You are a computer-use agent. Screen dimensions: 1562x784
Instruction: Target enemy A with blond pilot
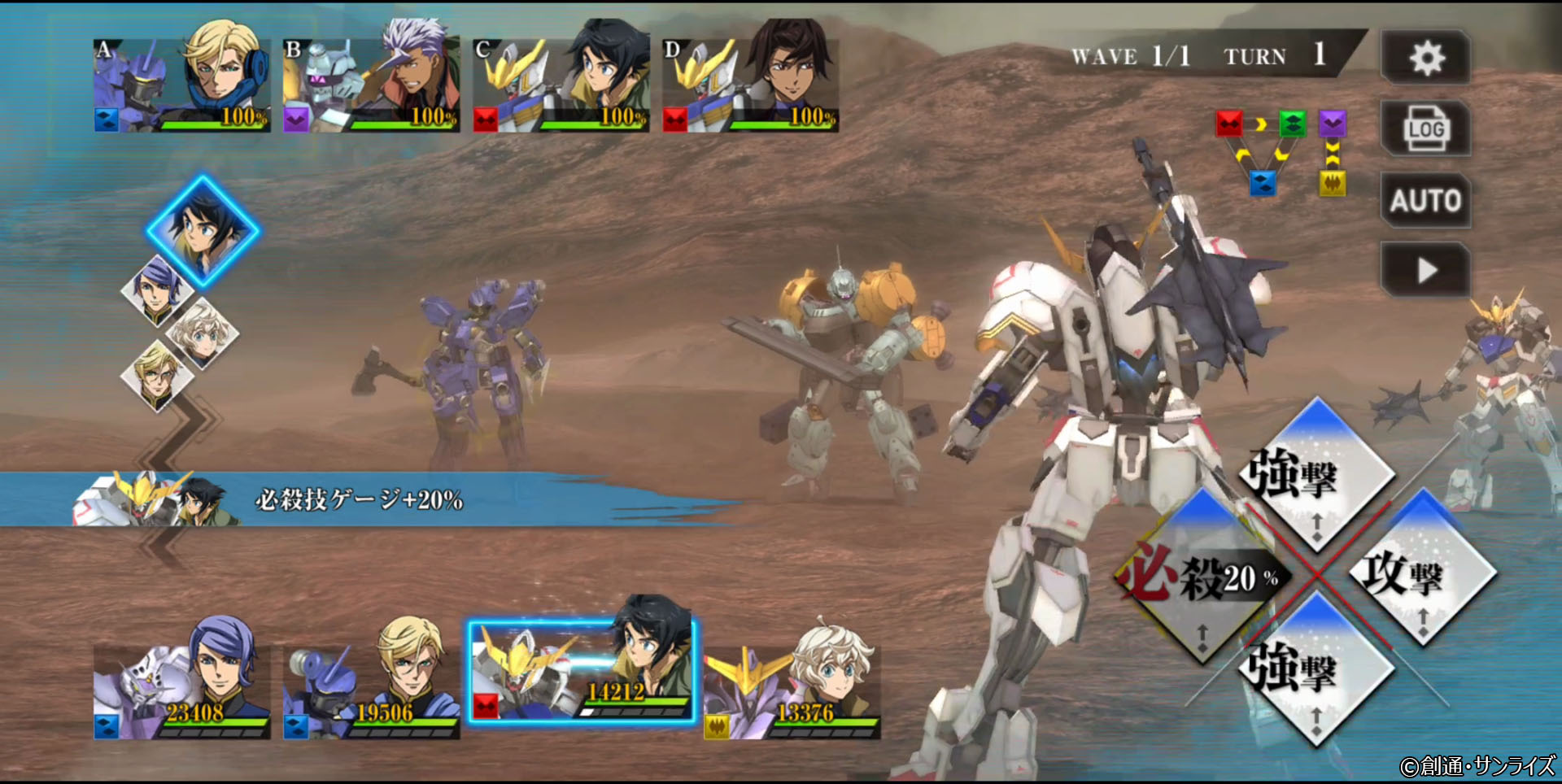(181, 85)
